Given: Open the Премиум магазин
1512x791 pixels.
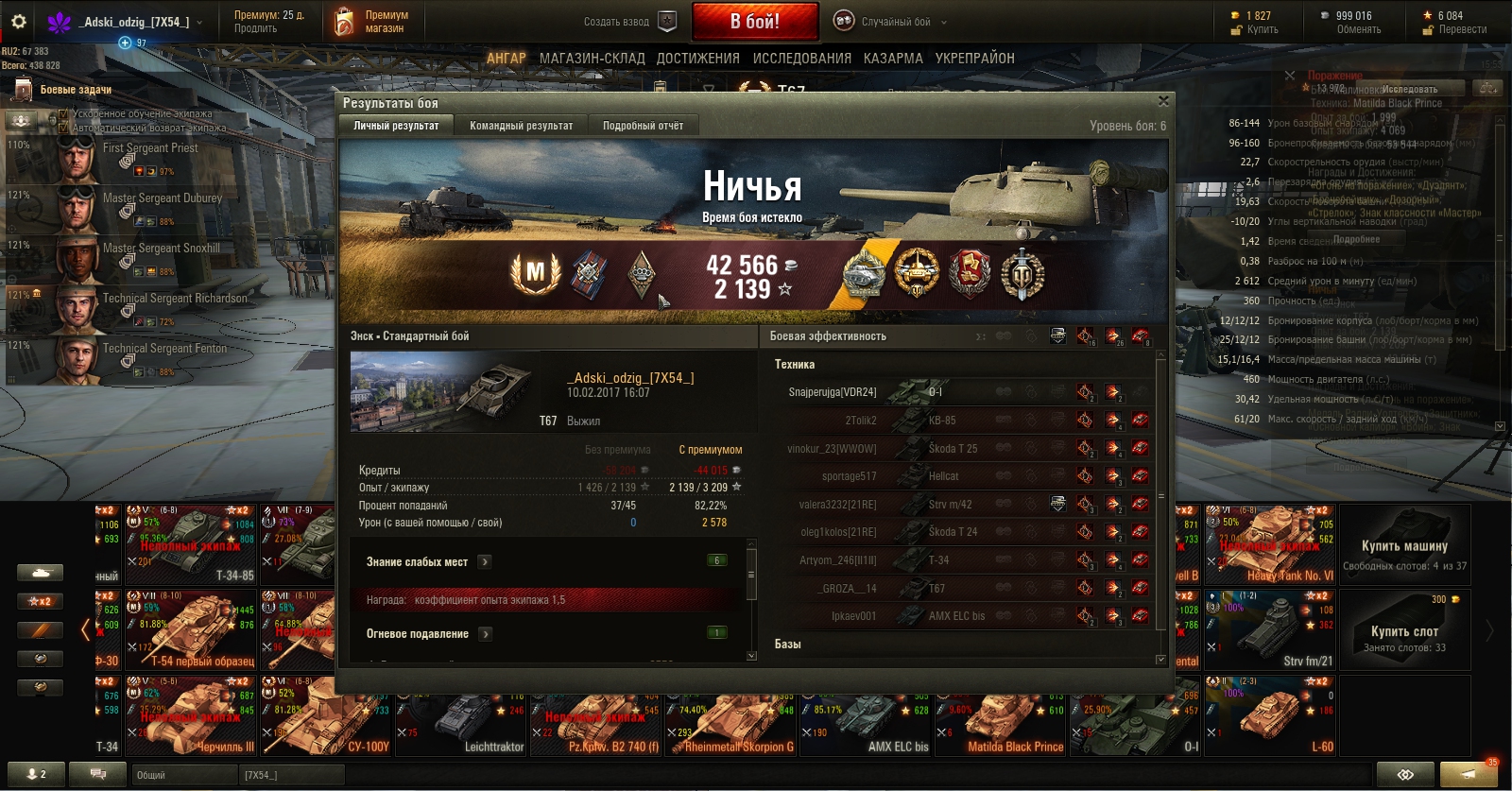Looking at the screenshot, I should (372, 22).
